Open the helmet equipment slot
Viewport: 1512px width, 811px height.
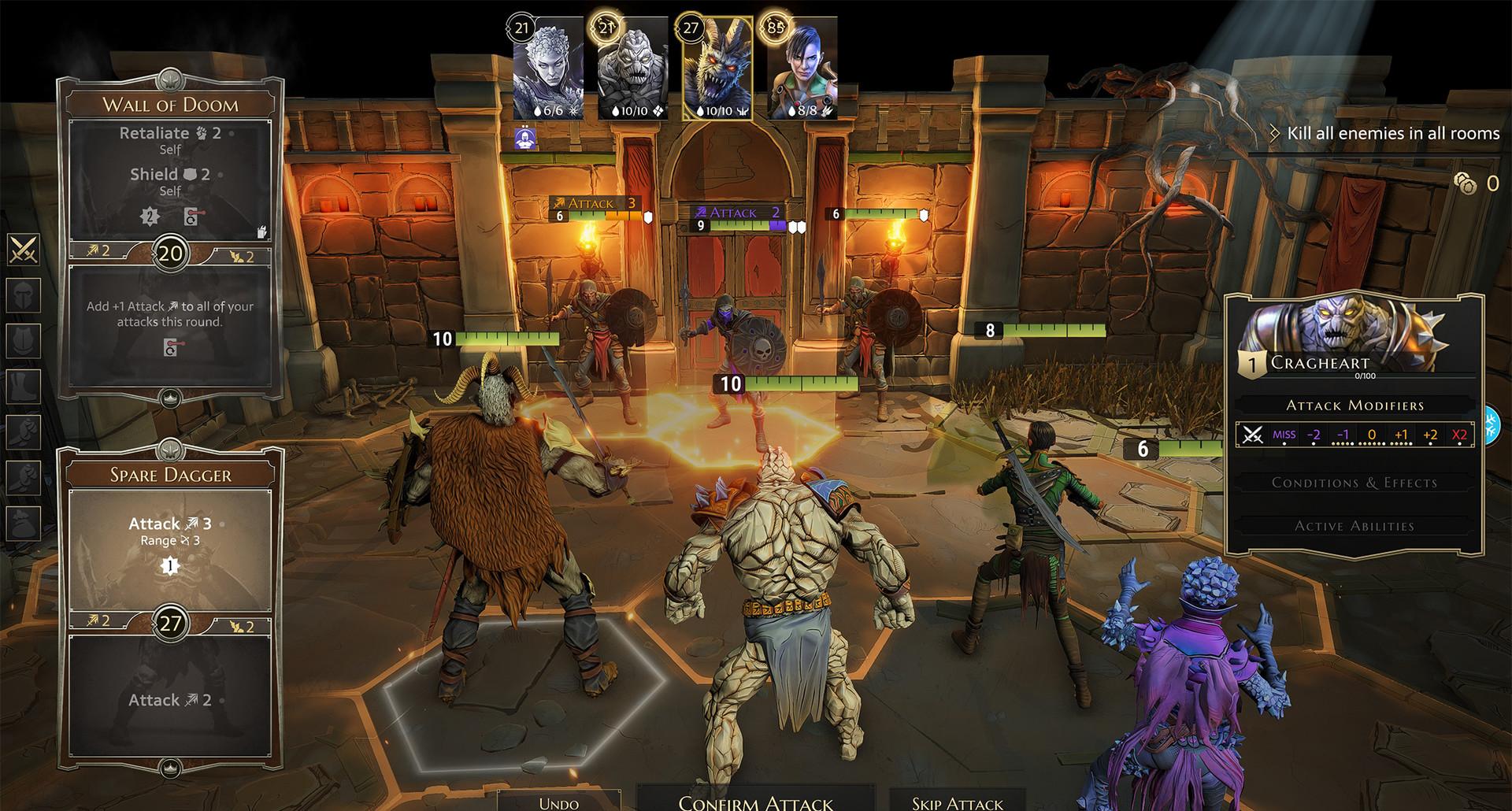click(24, 295)
